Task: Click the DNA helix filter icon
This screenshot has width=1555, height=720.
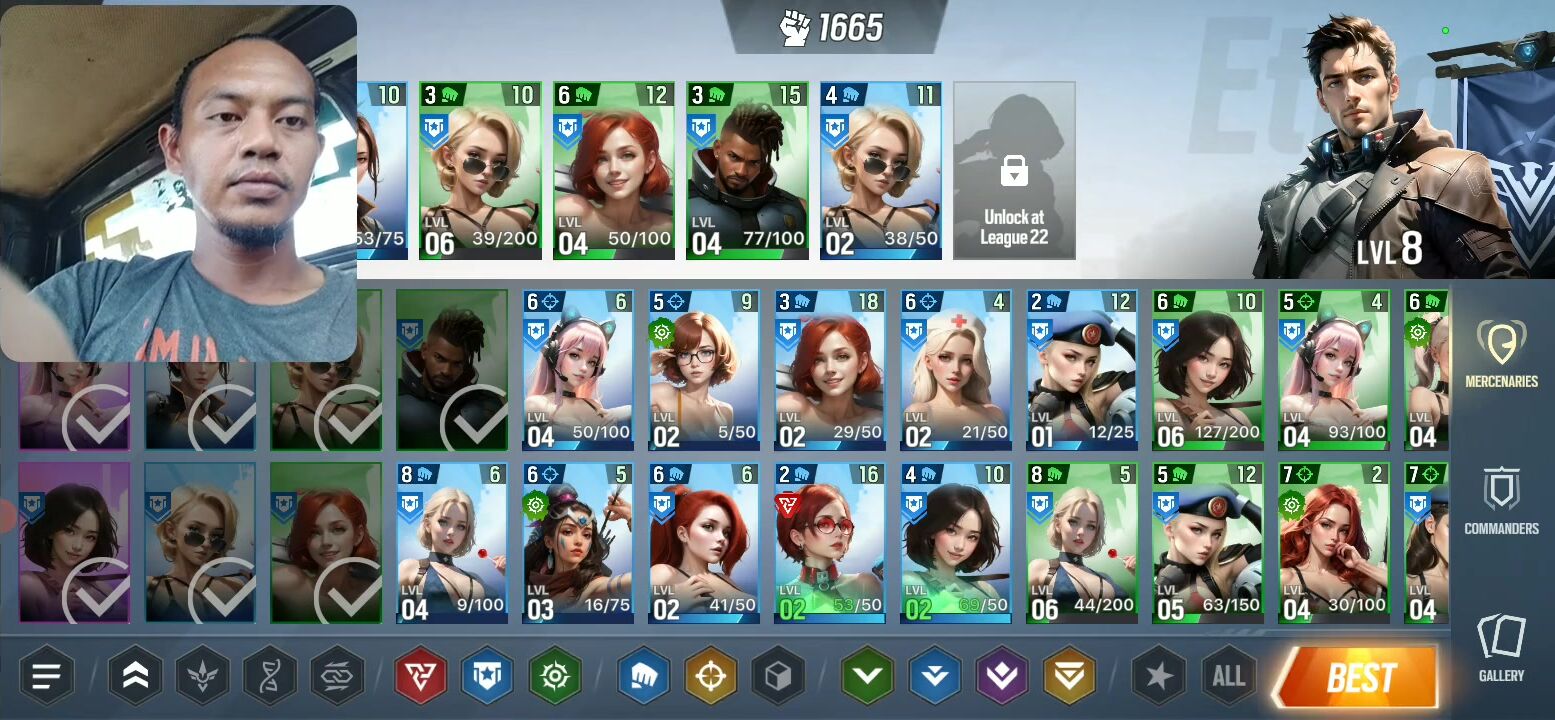Action: pos(270,677)
